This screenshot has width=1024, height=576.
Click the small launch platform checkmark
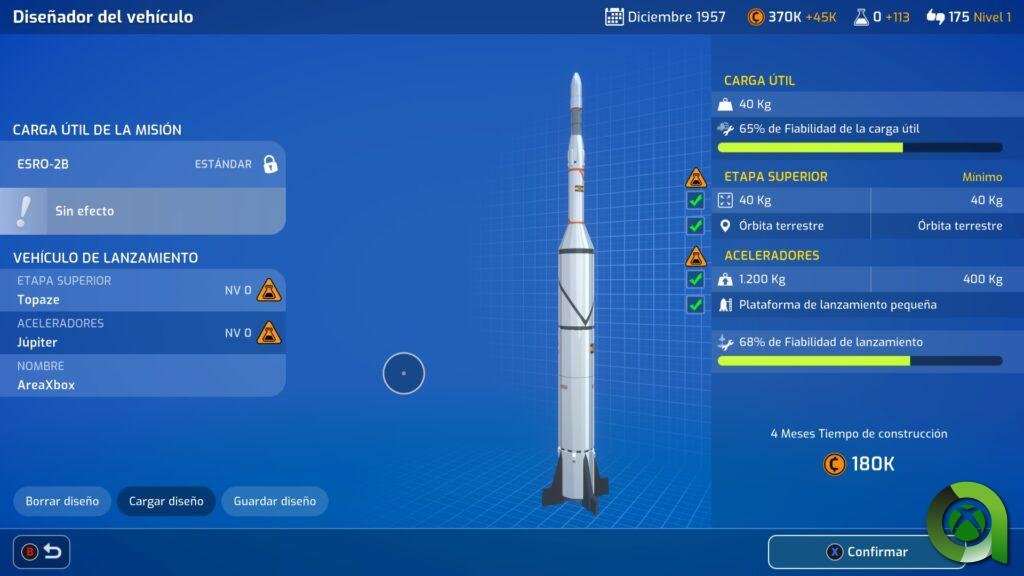pos(696,305)
